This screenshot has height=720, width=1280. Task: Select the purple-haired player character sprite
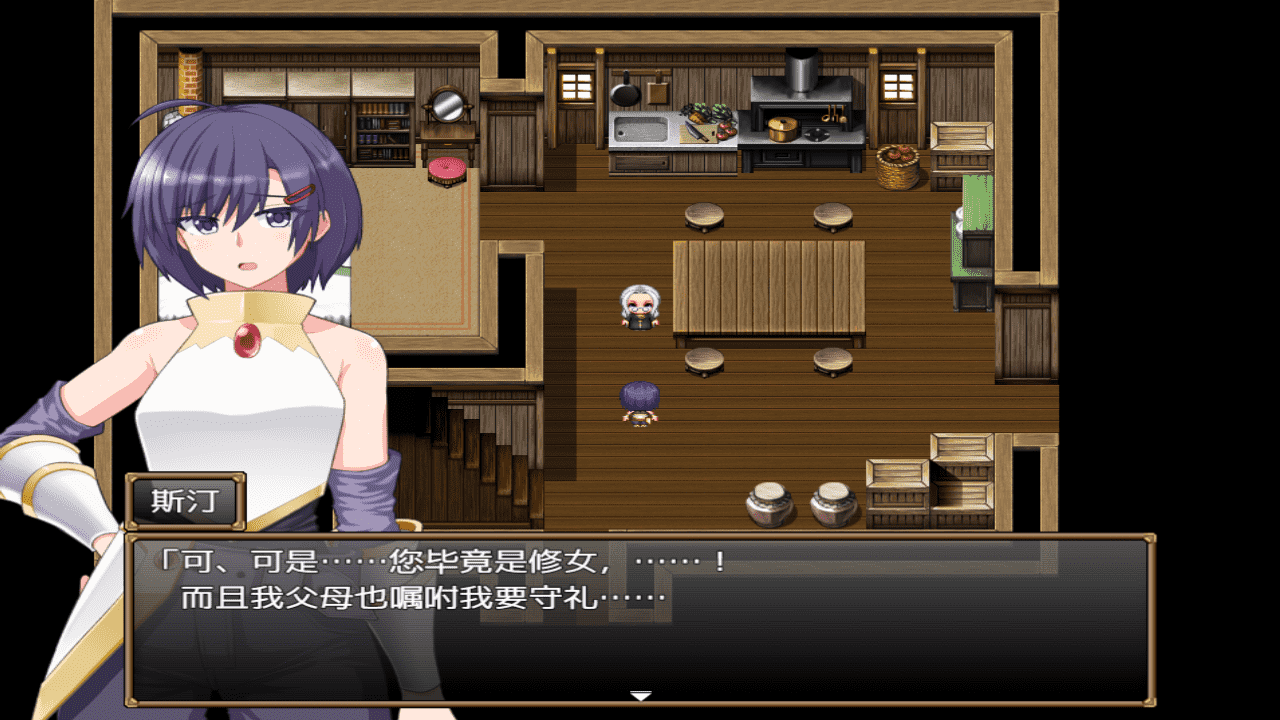640,400
